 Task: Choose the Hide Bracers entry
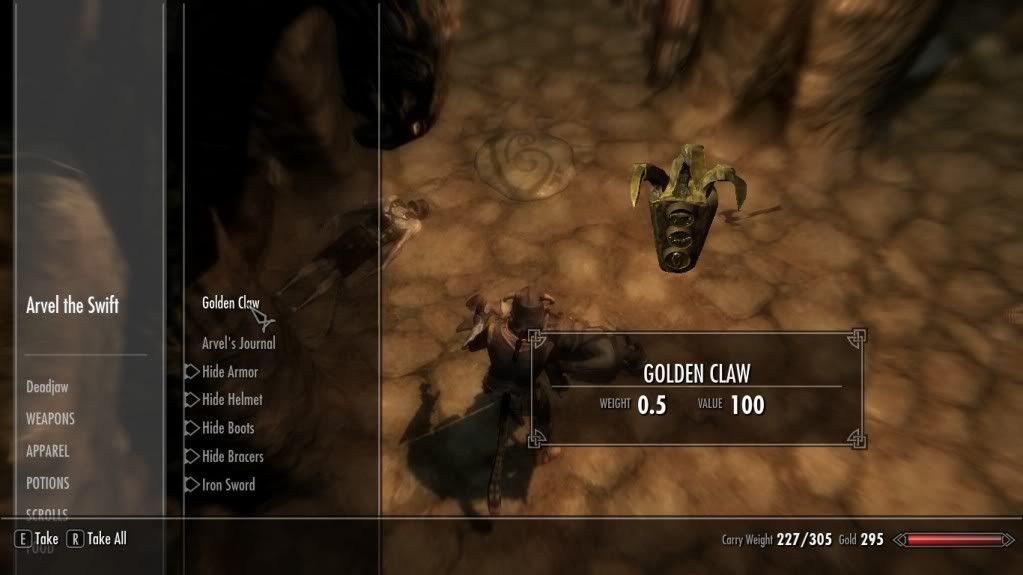click(233, 457)
